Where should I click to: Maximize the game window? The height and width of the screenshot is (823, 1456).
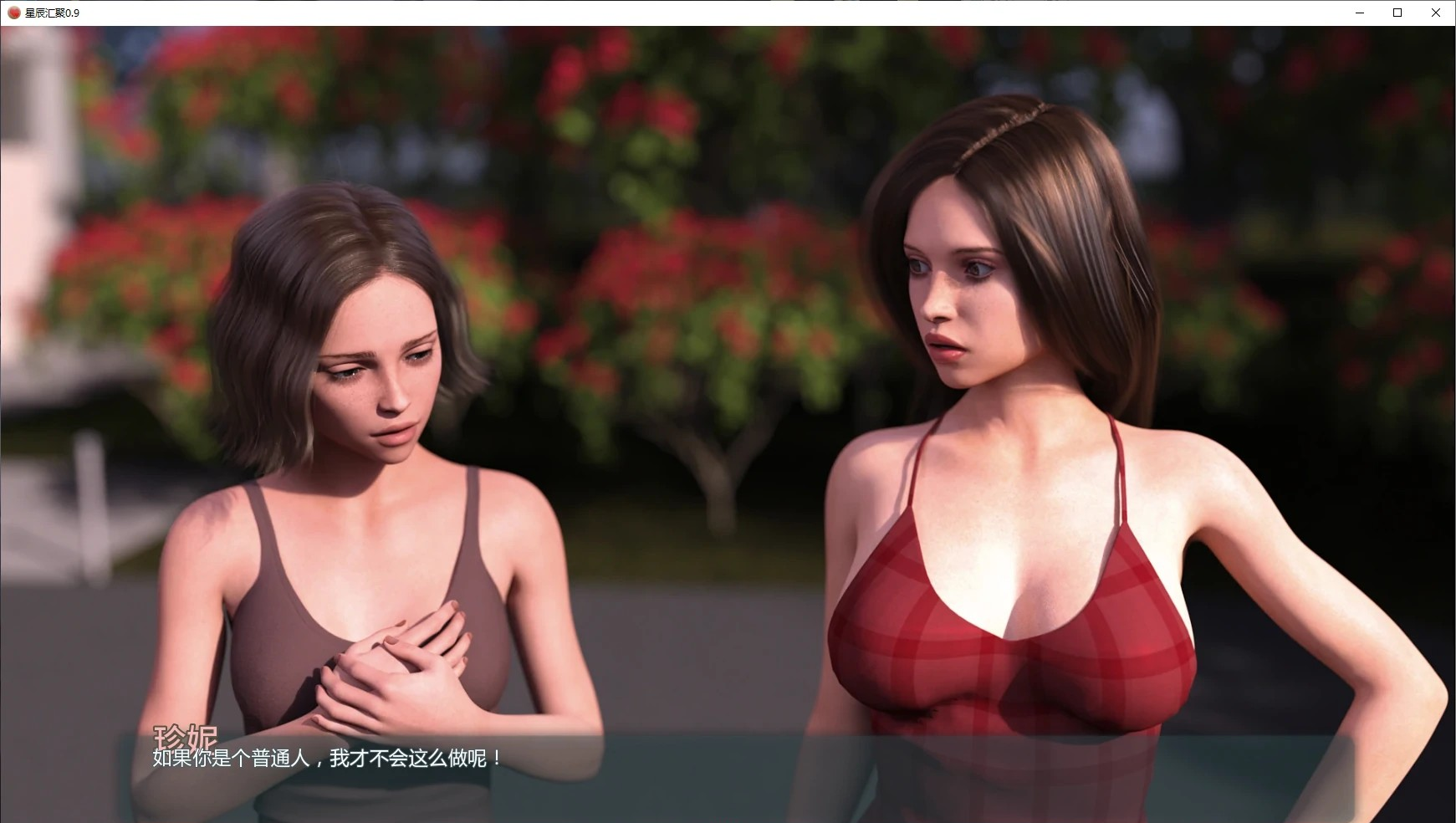tap(1397, 13)
